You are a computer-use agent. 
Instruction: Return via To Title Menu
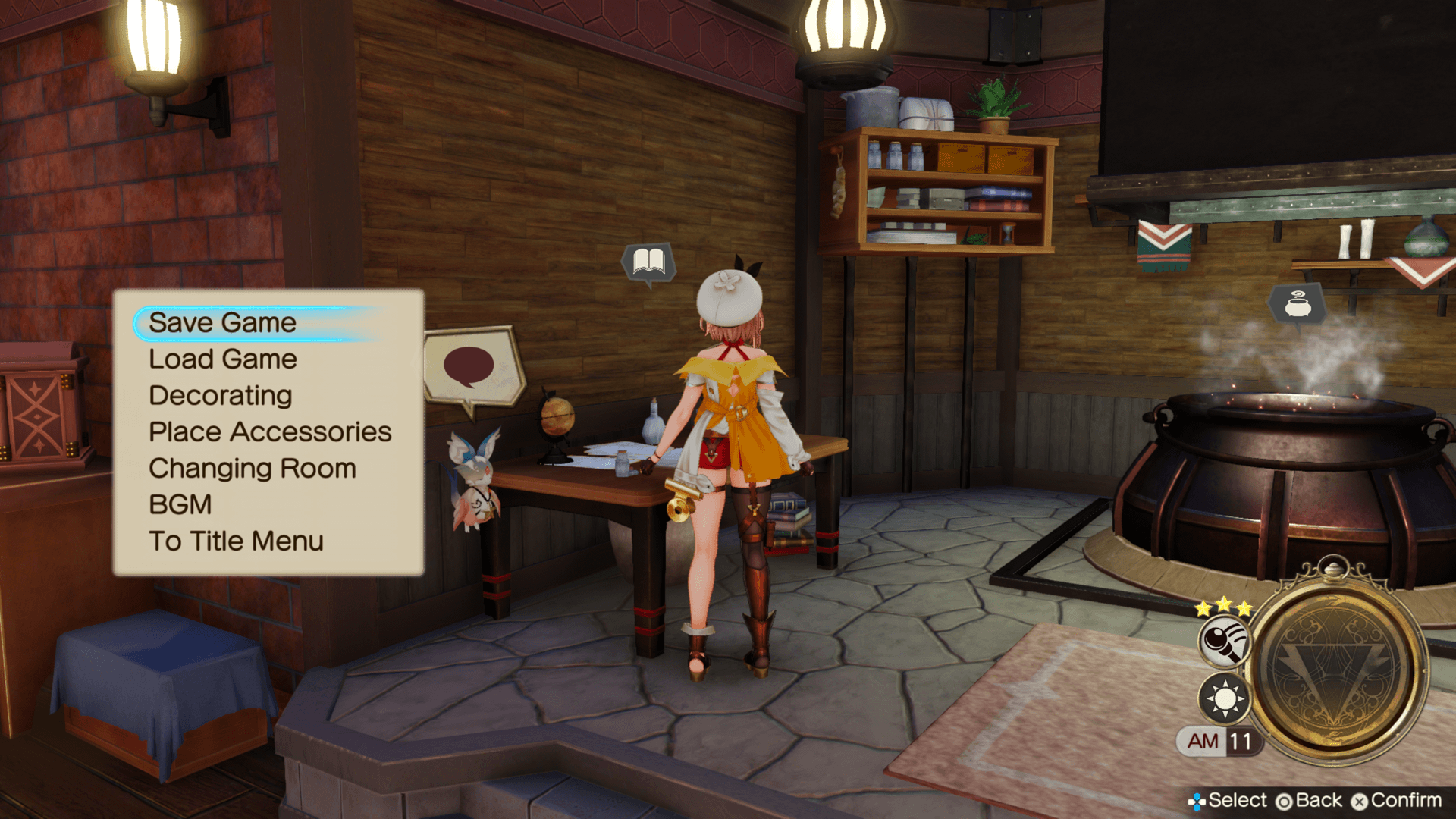[236, 541]
